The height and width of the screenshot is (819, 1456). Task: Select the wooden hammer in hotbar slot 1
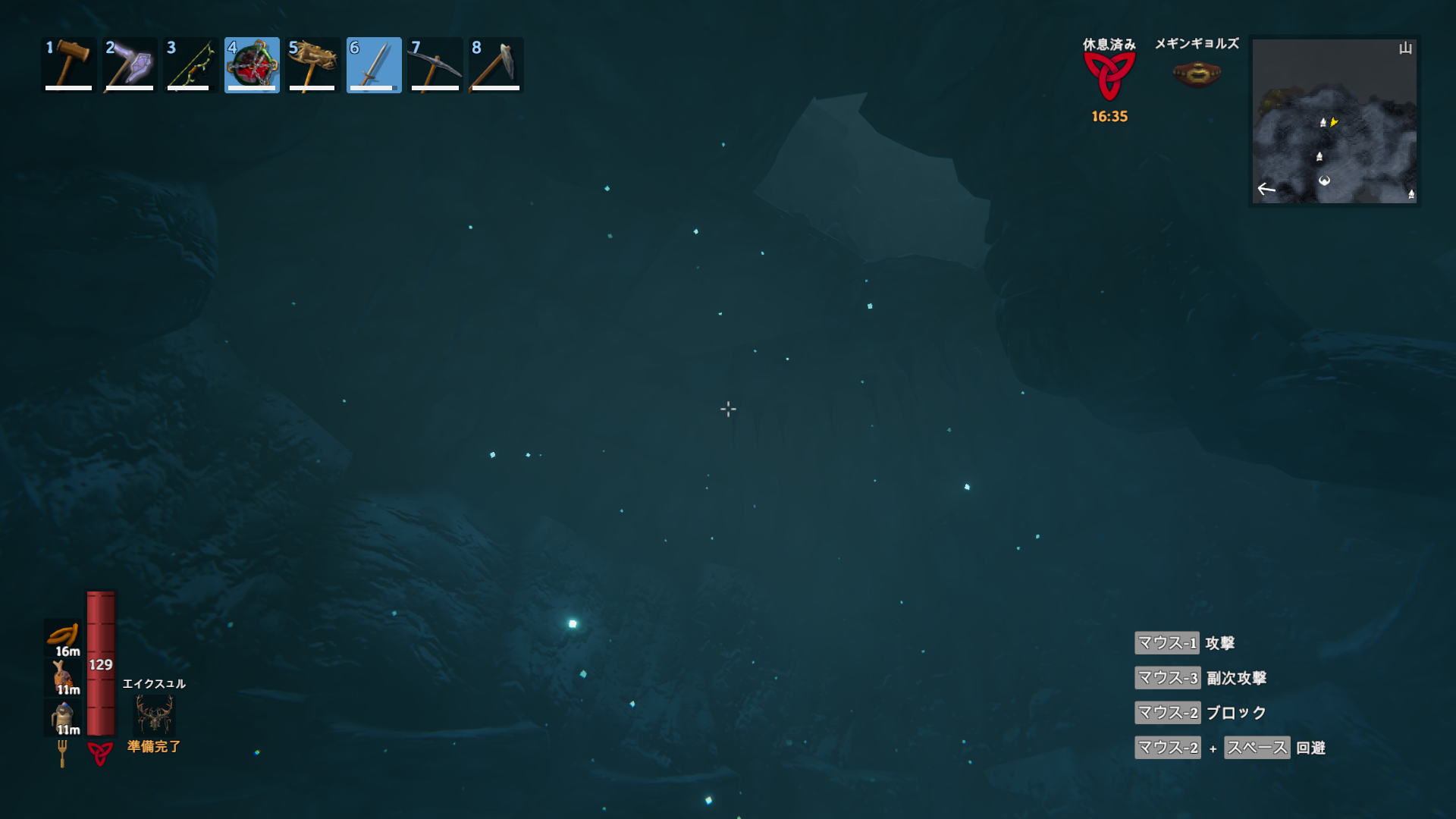(x=68, y=65)
